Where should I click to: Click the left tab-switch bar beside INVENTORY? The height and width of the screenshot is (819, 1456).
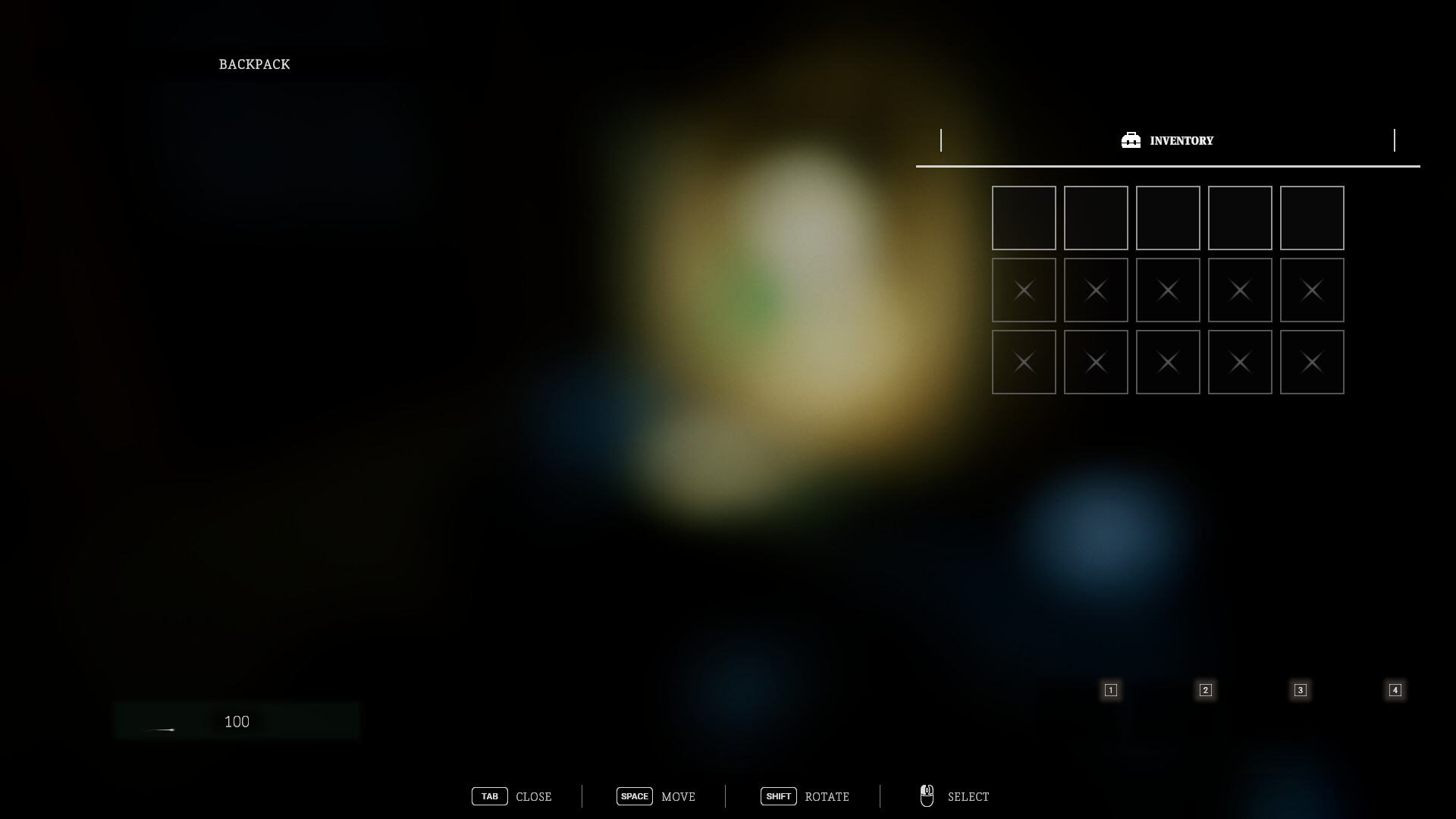coord(943,140)
